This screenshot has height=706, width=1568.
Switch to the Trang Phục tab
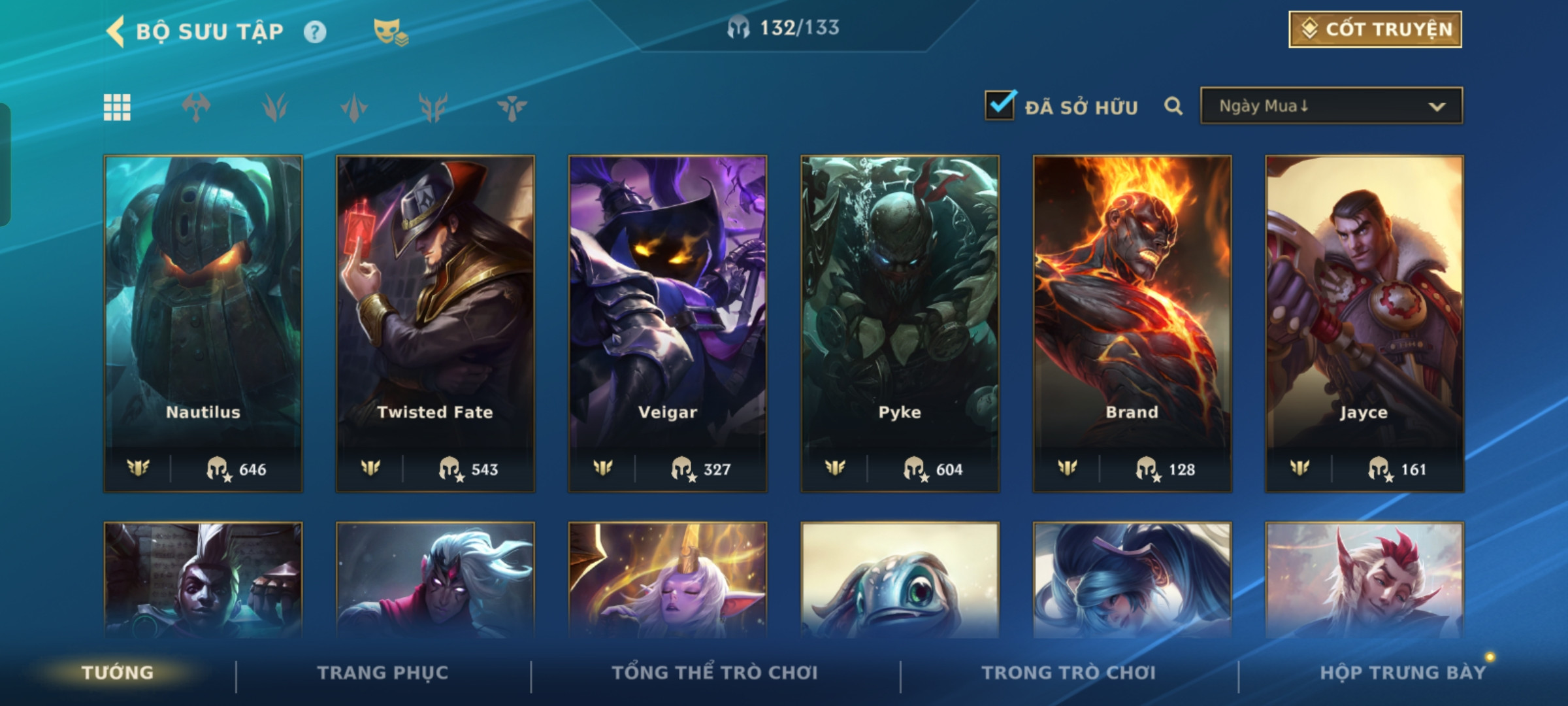click(x=383, y=673)
